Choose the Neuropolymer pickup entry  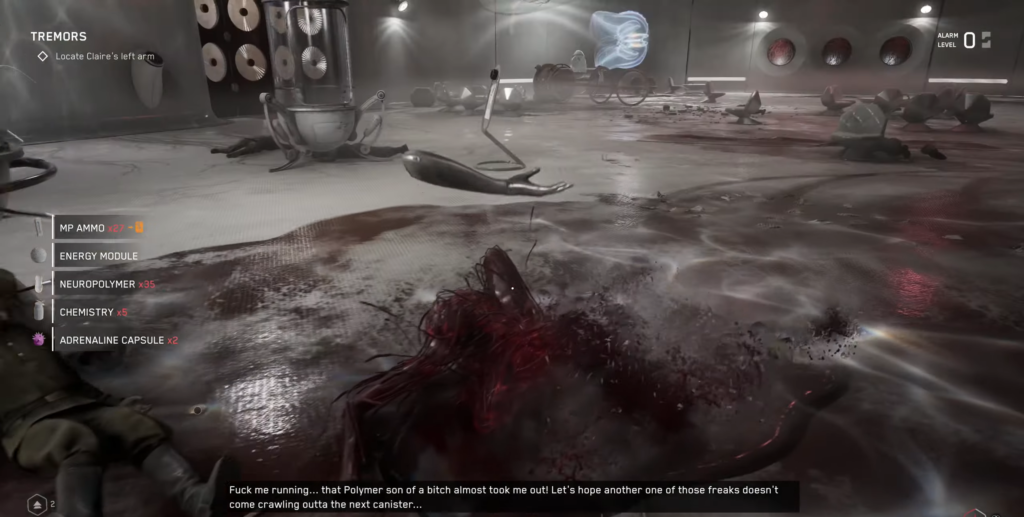106,284
